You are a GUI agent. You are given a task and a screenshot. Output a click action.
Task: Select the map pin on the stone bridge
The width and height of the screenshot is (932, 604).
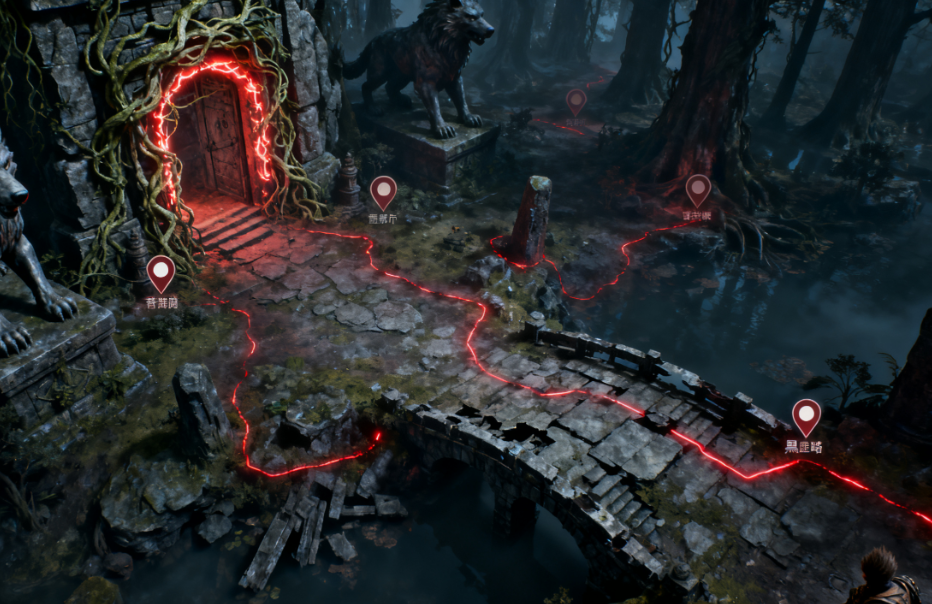coord(806,416)
